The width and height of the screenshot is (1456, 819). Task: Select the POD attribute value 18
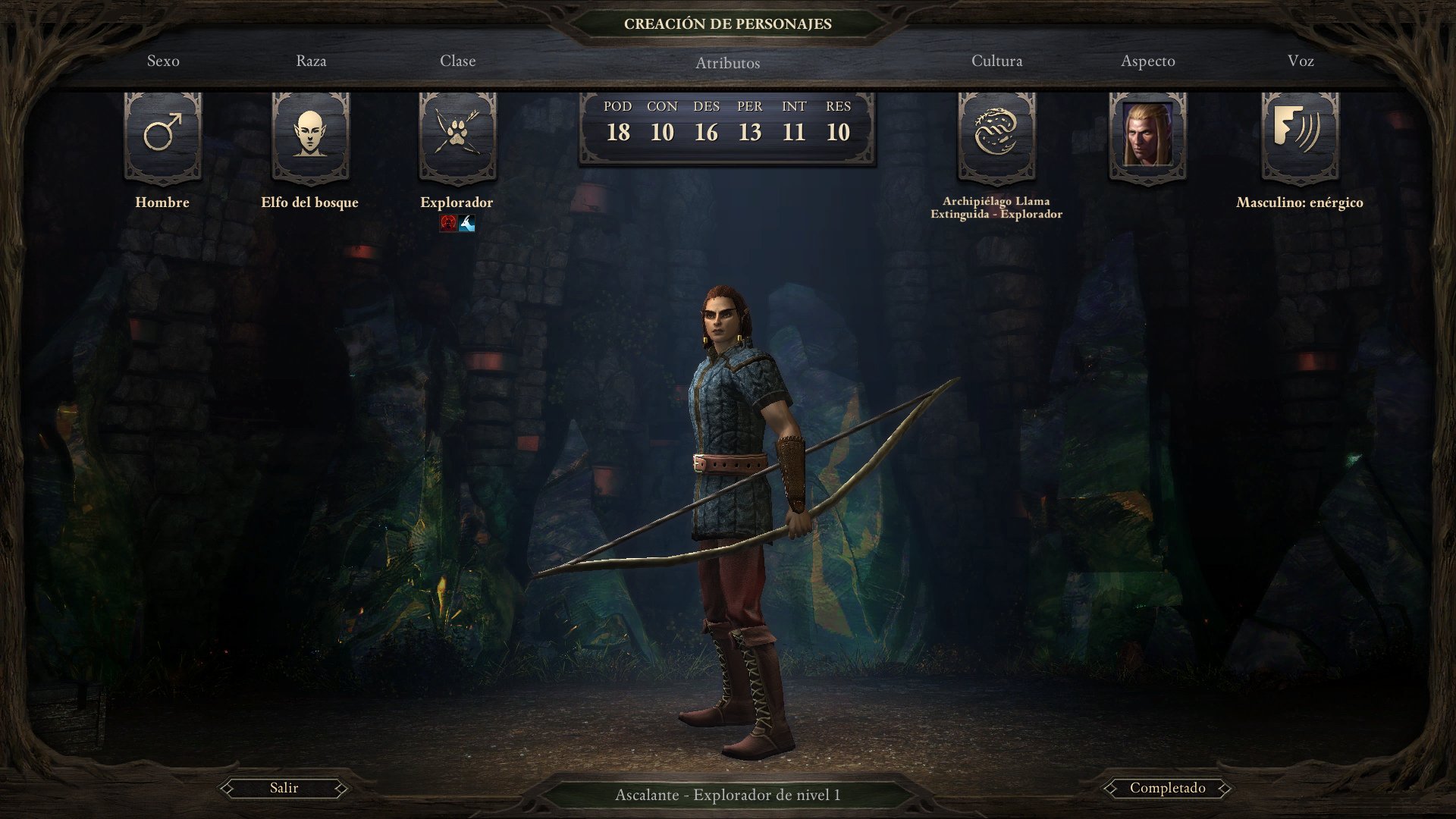pos(620,132)
